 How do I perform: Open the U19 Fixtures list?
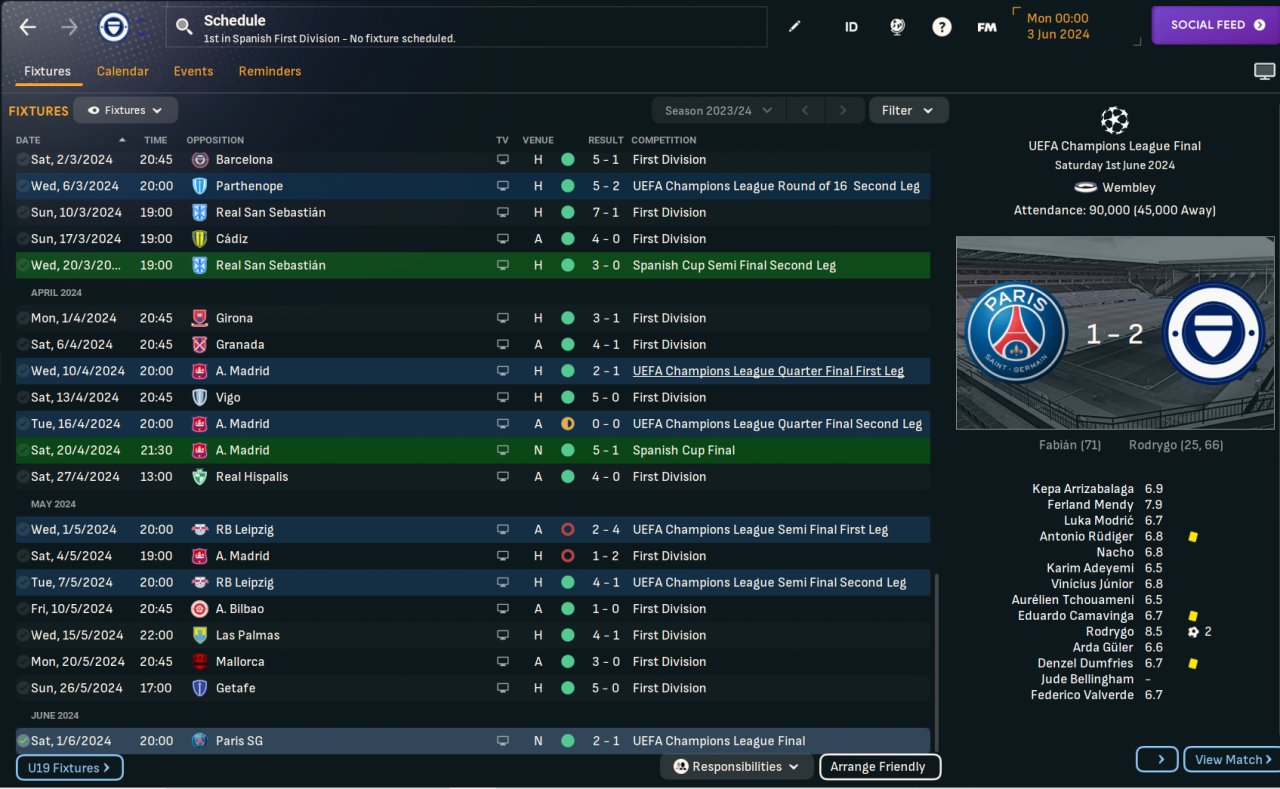point(69,768)
